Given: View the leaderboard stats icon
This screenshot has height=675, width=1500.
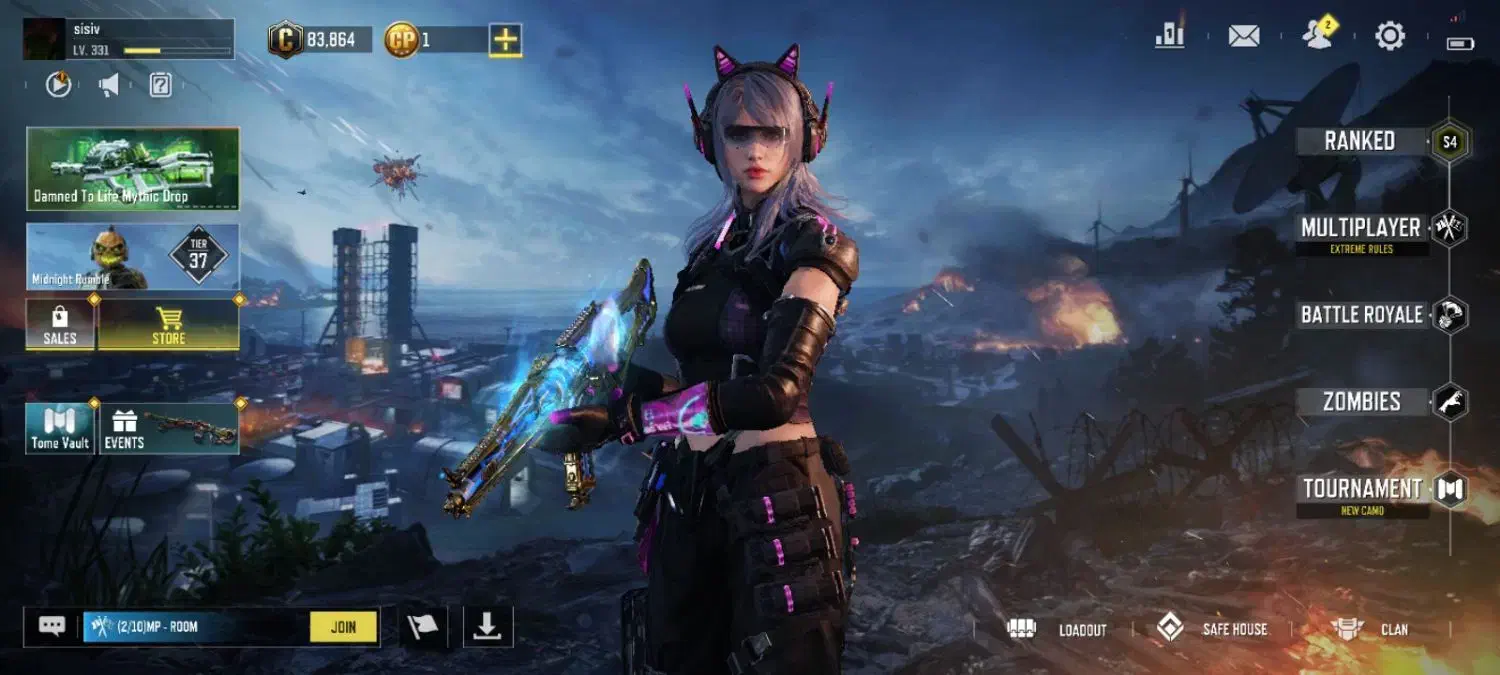Looking at the screenshot, I should (x=1169, y=36).
